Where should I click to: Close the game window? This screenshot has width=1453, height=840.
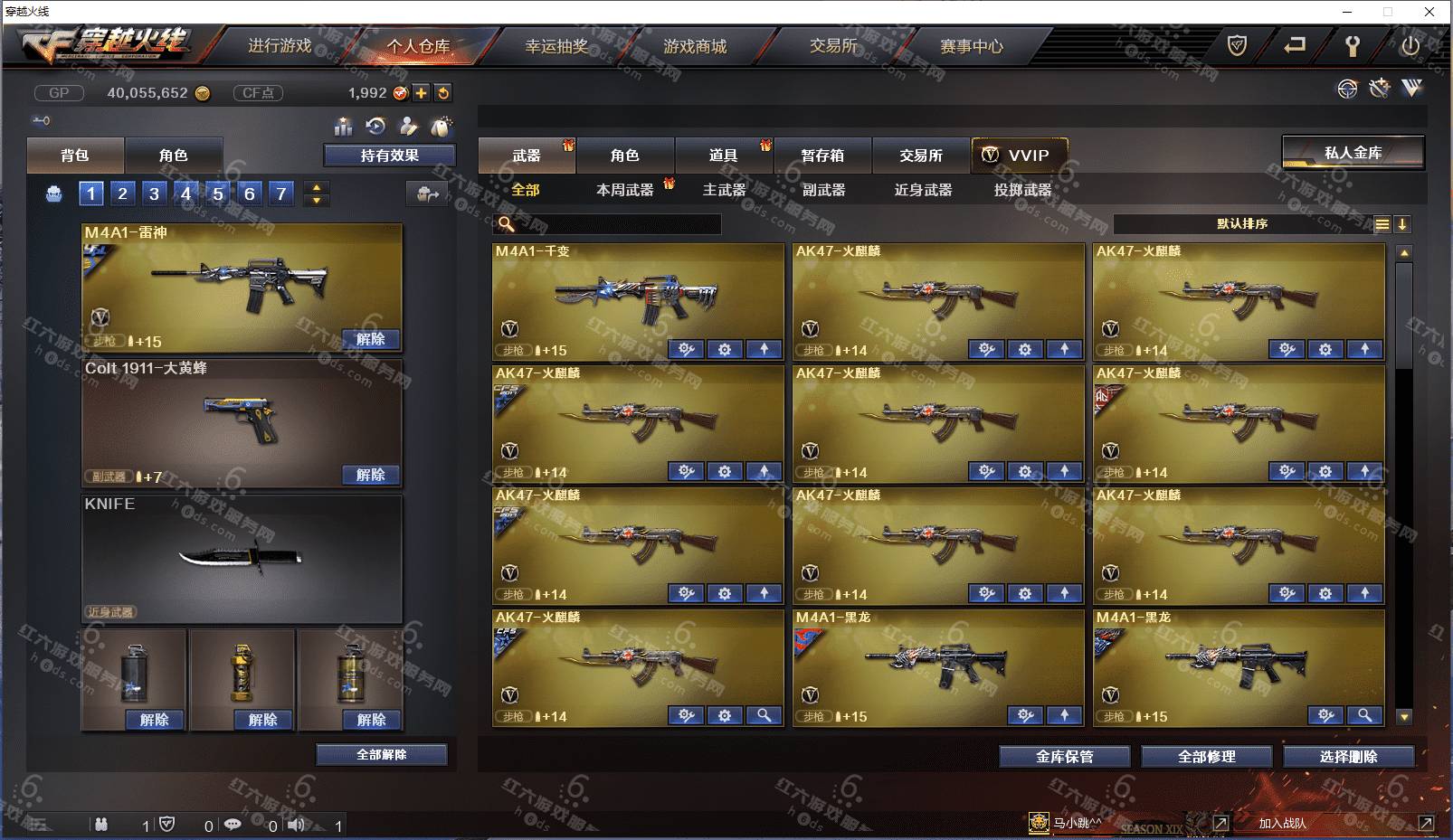(x=1429, y=12)
